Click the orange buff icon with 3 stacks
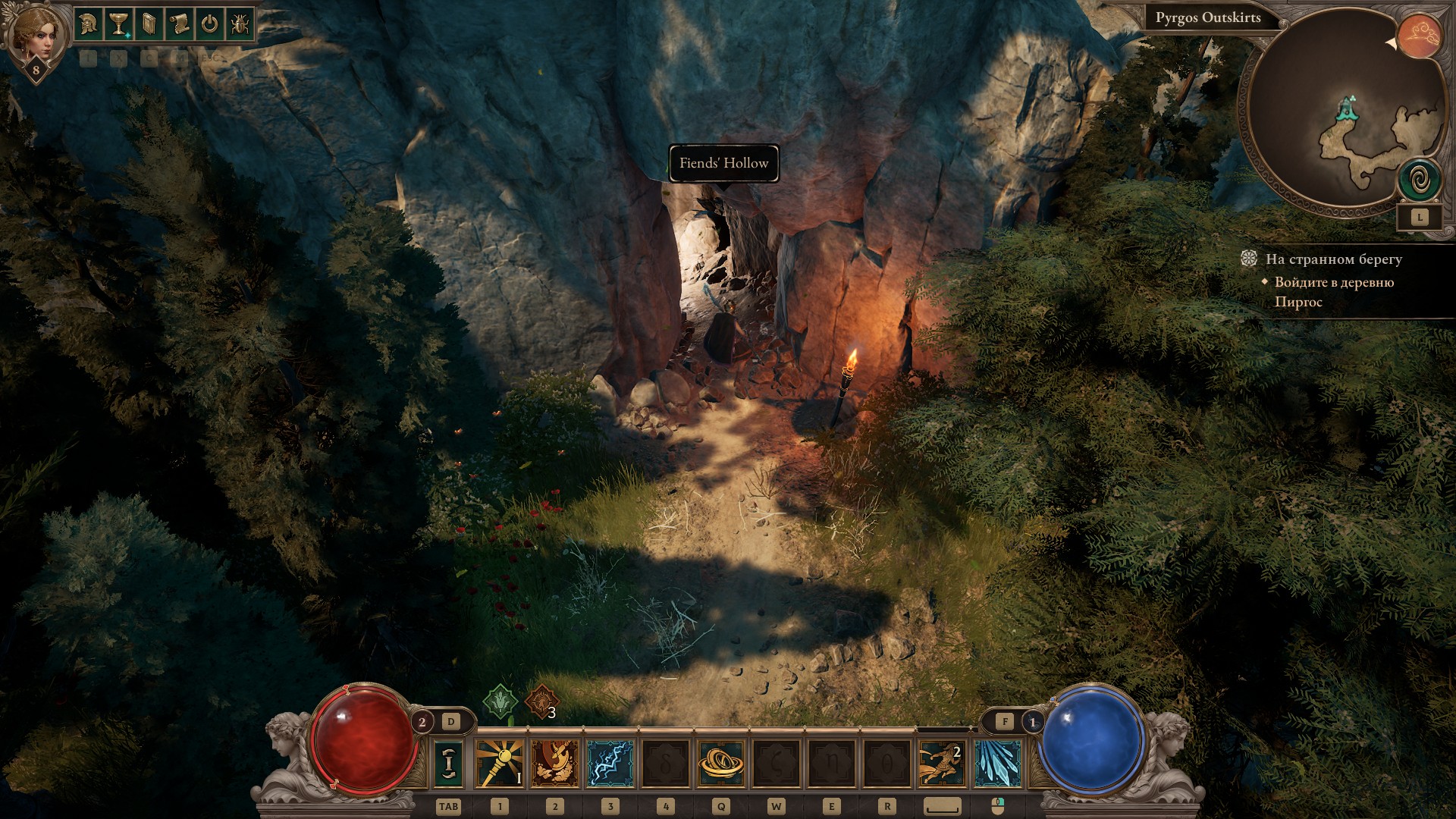The width and height of the screenshot is (1456, 819). pos(541,702)
